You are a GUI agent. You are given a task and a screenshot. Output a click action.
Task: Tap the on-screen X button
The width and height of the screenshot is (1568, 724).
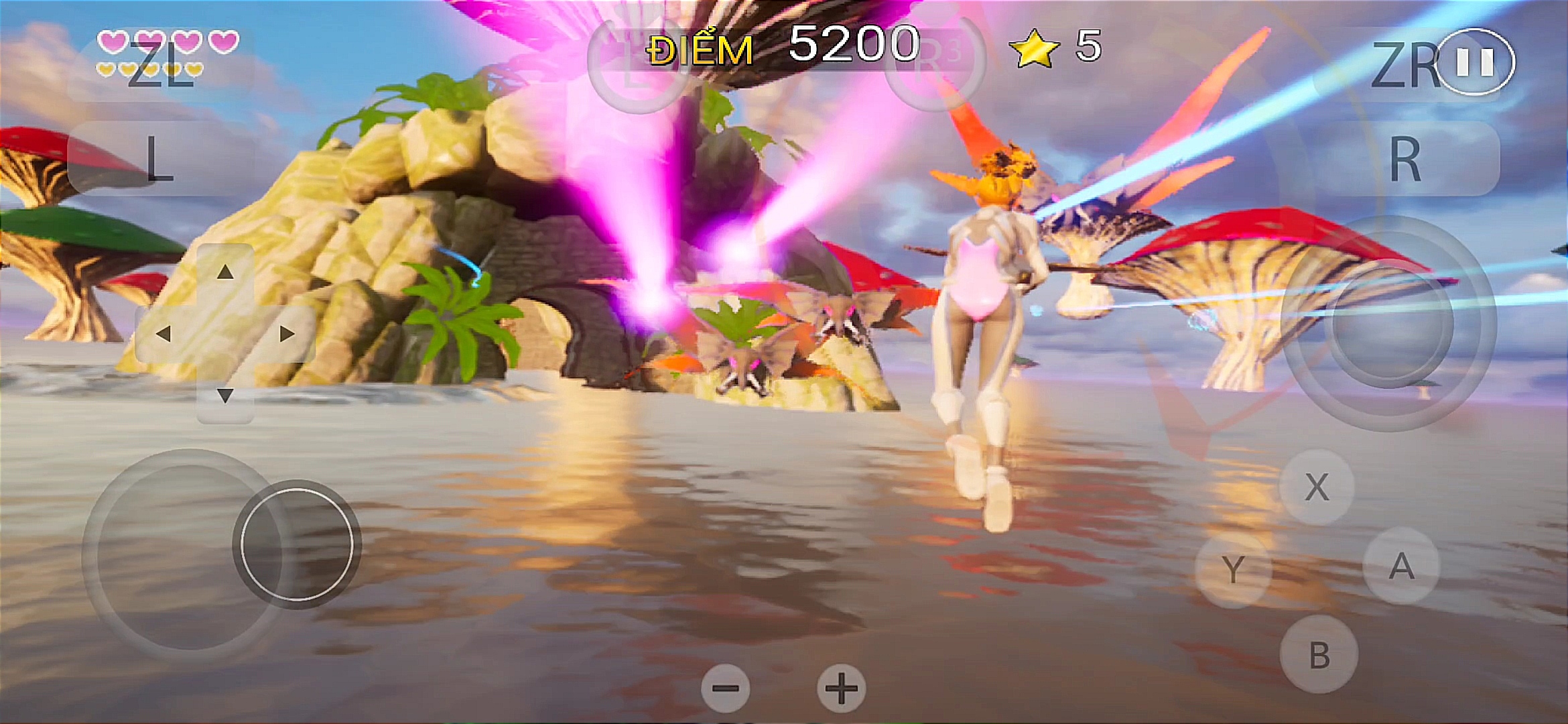point(1317,487)
